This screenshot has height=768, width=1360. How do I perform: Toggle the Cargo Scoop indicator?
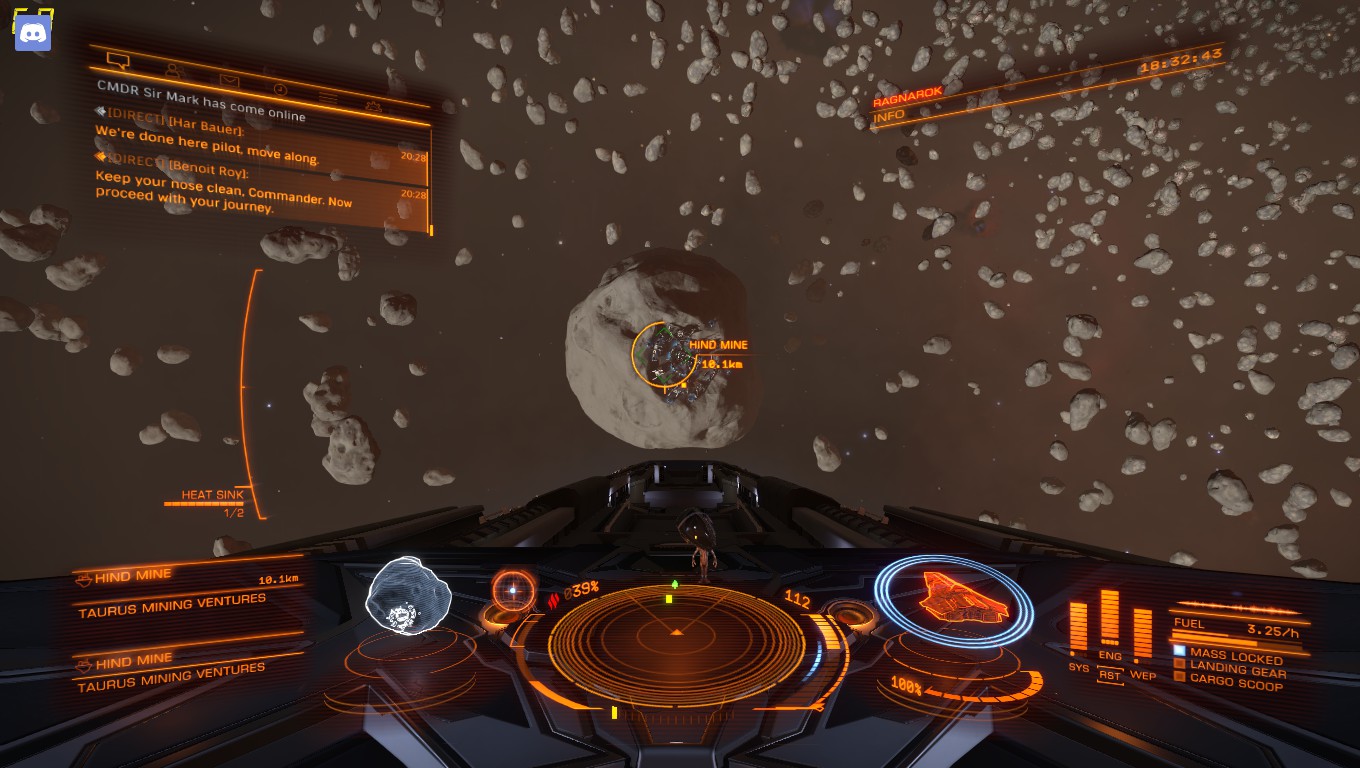(x=1234, y=684)
